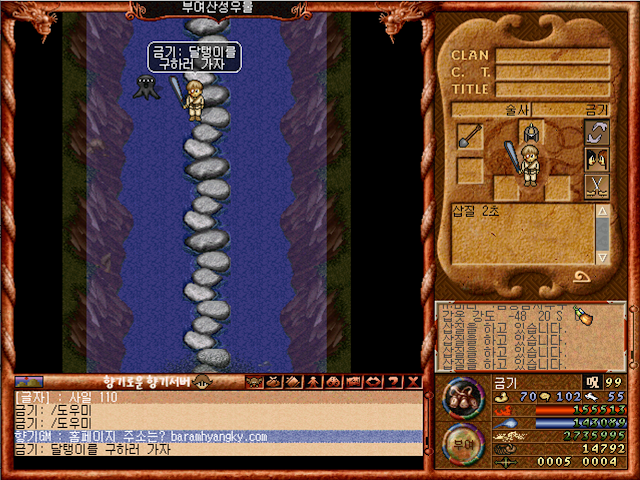640x480 pixels.
Task: Open help with the question mark button
Action: (393, 382)
